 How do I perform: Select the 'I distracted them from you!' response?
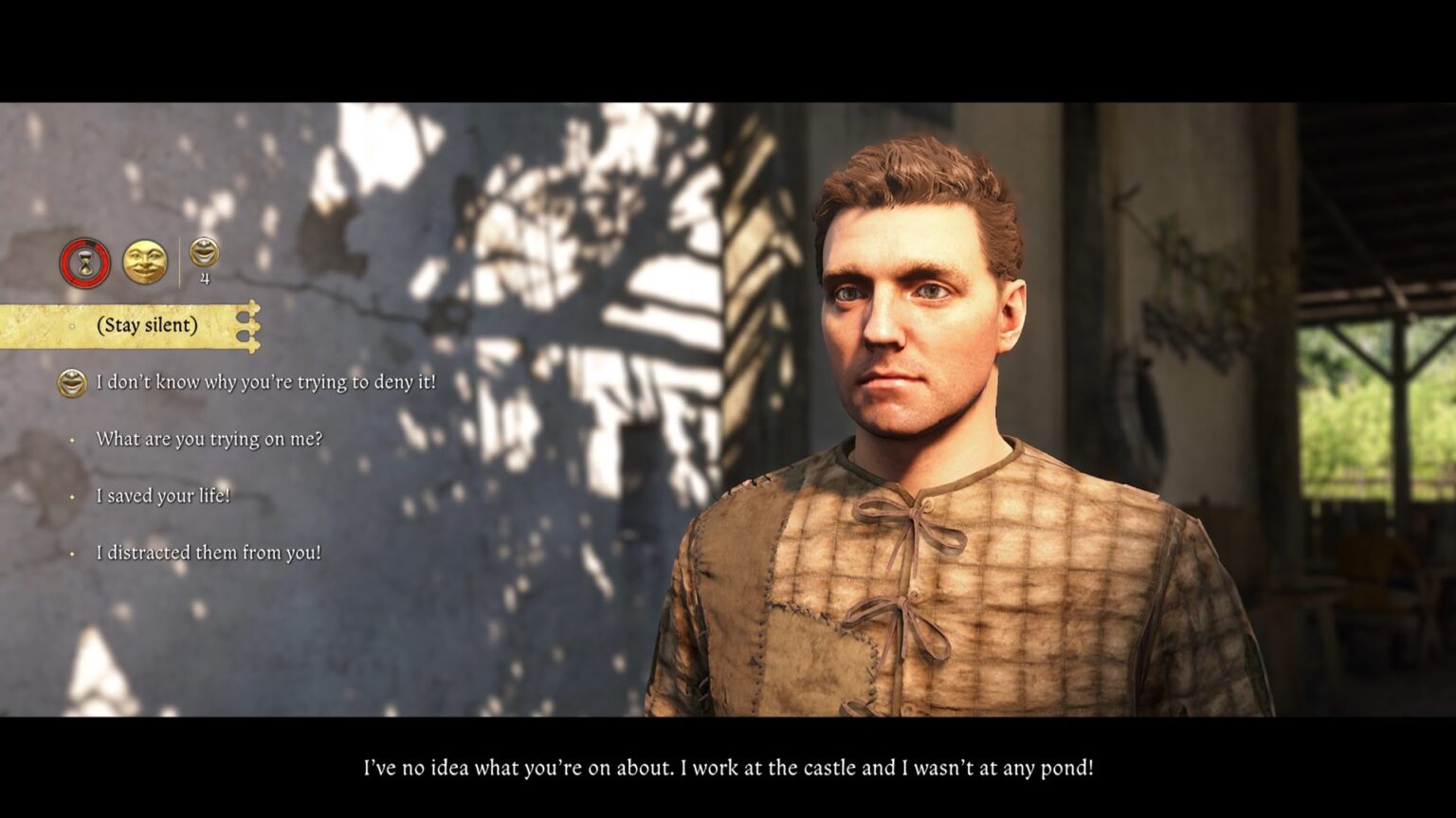pos(210,552)
